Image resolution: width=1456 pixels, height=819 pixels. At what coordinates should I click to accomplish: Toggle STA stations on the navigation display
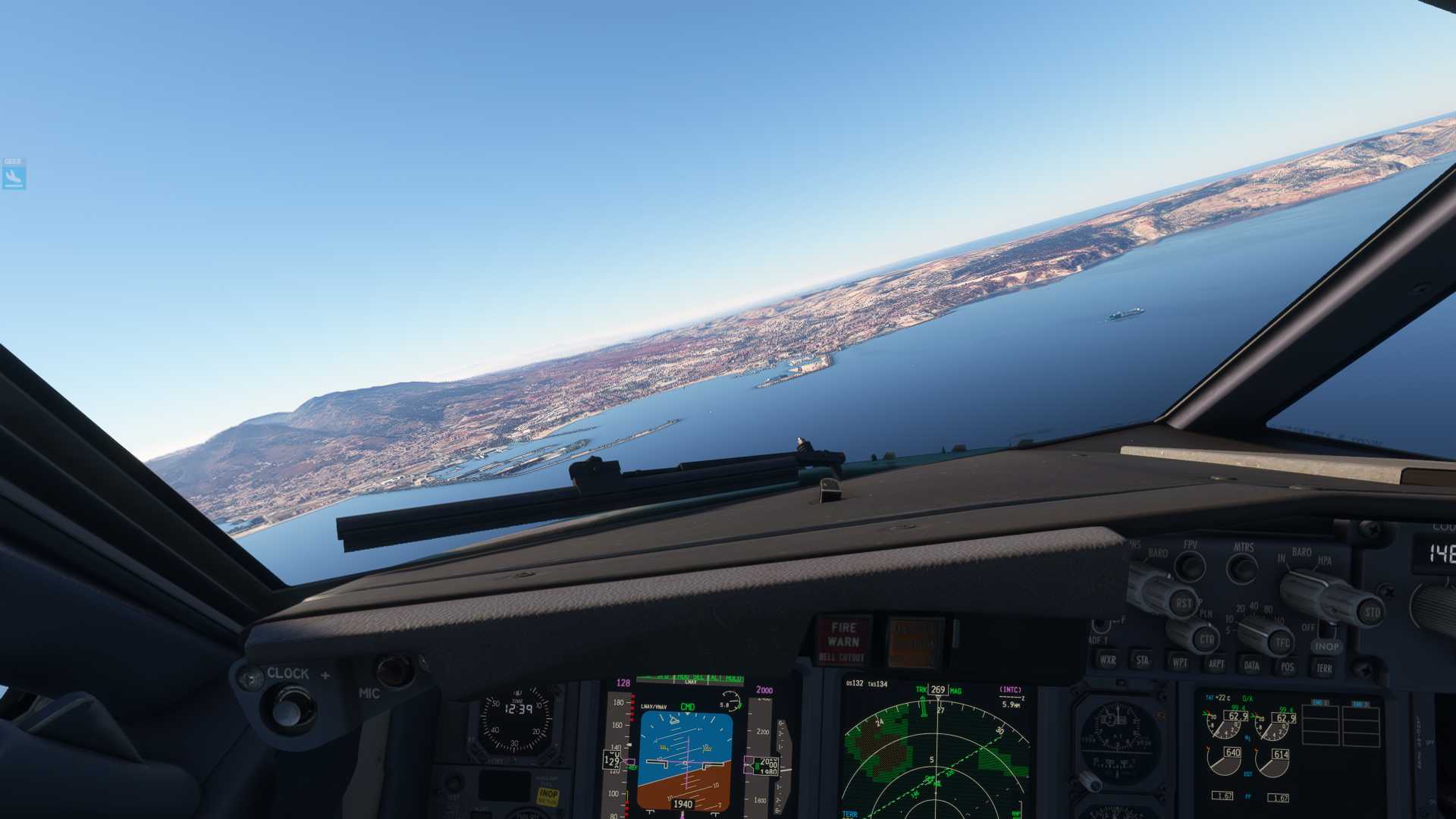[1143, 662]
